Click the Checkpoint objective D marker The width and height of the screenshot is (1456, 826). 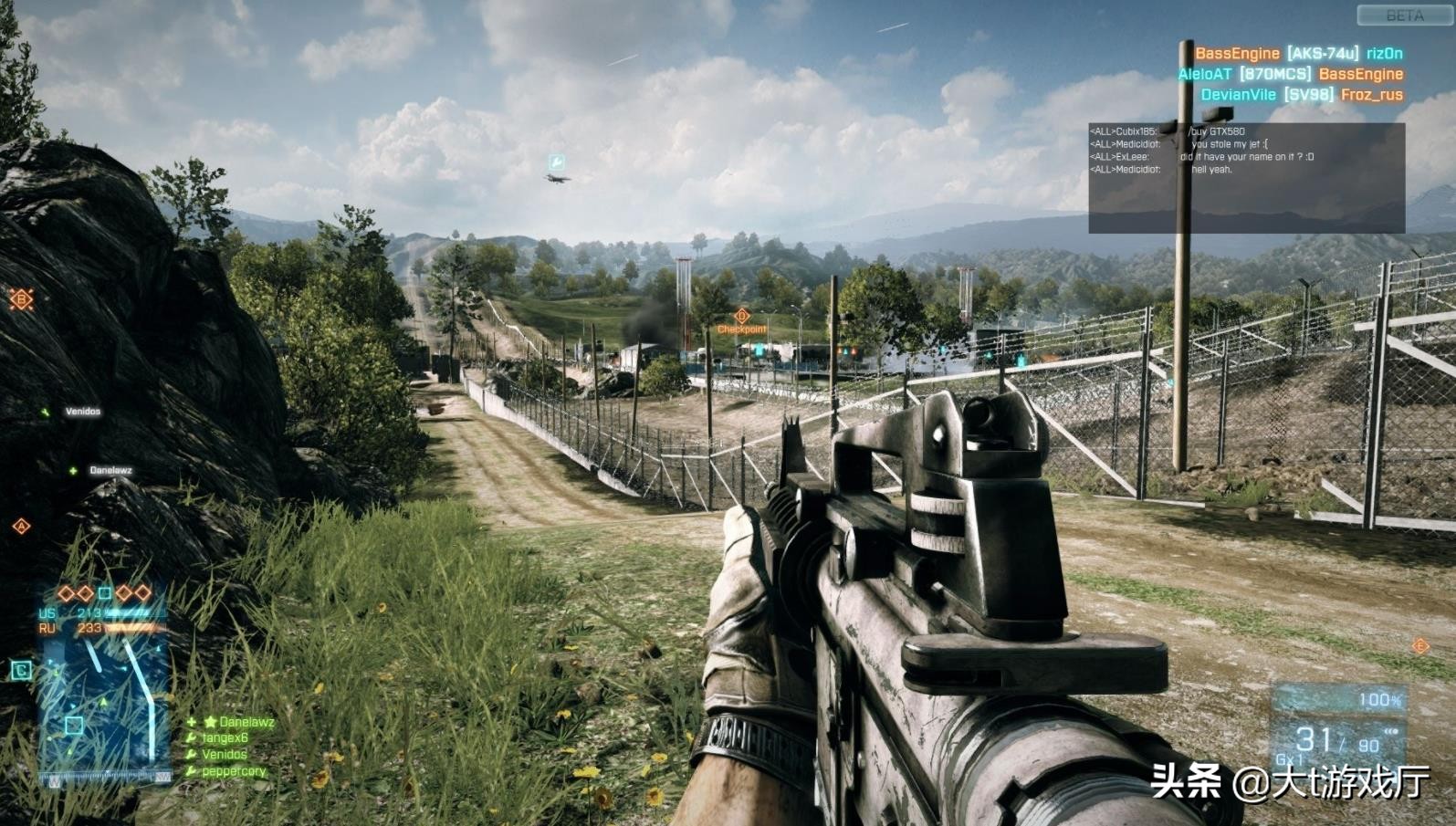(x=741, y=317)
